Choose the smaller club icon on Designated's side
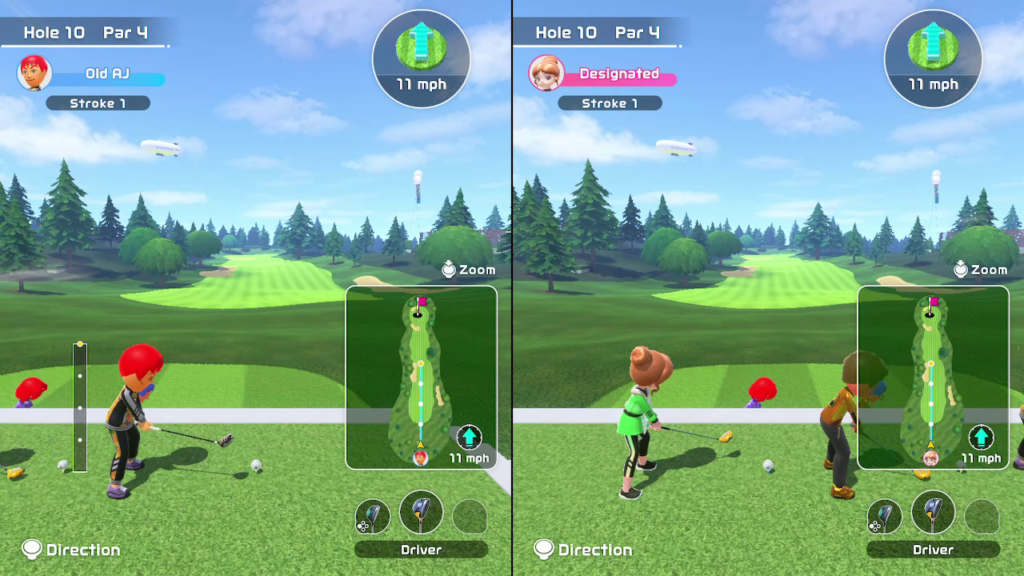1024x576 pixels. click(x=884, y=516)
